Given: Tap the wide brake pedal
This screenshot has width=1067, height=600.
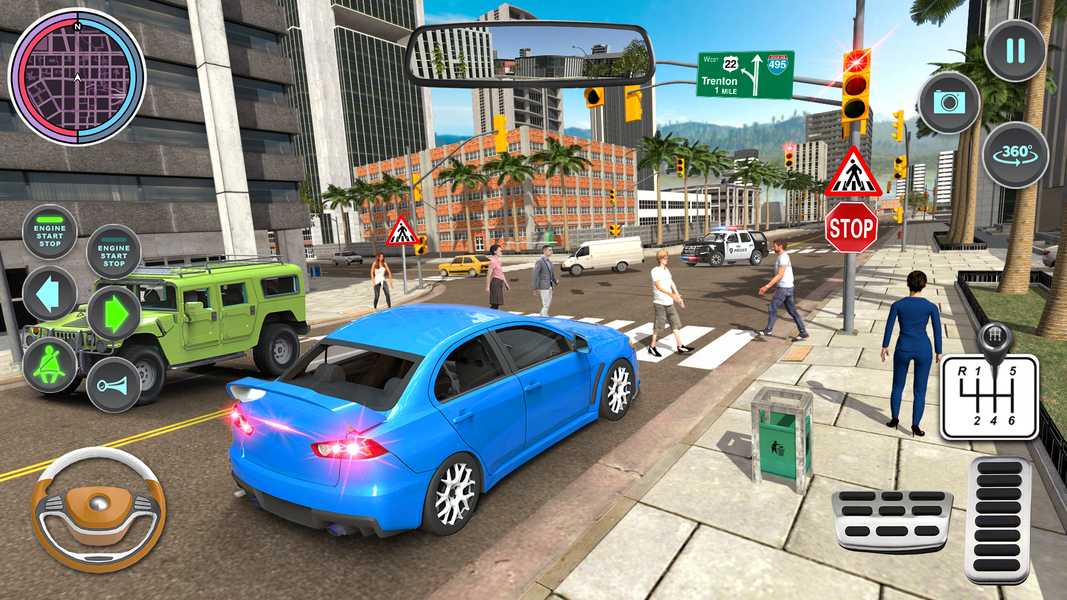Looking at the screenshot, I should (x=892, y=519).
